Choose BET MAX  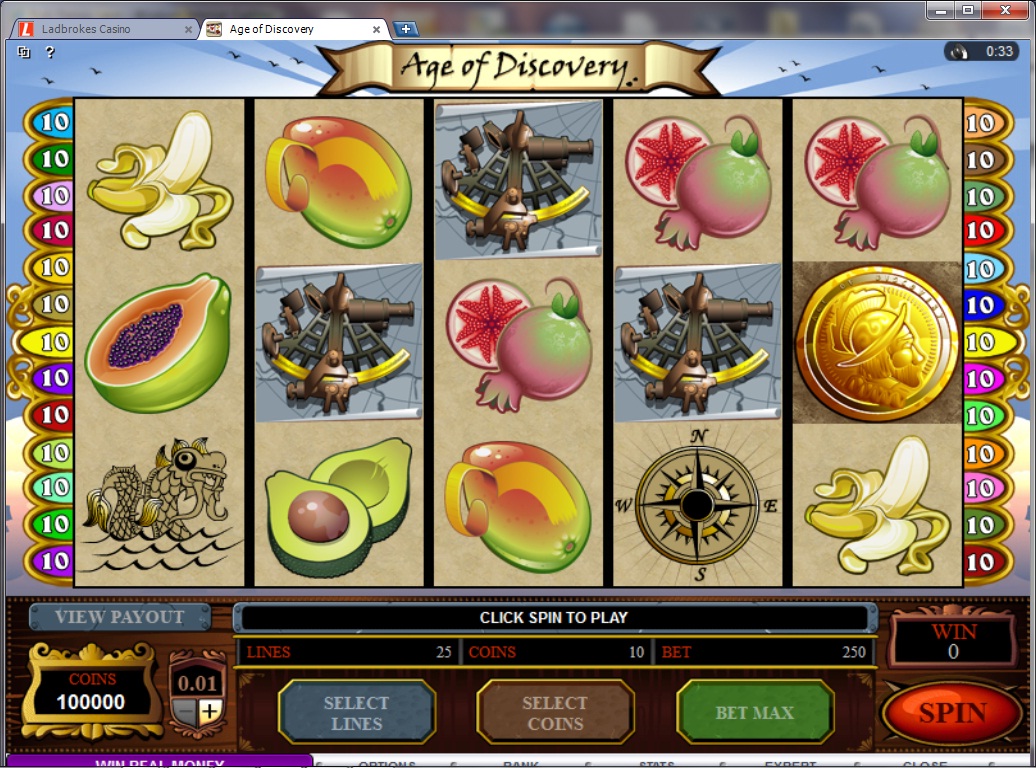[x=755, y=713]
